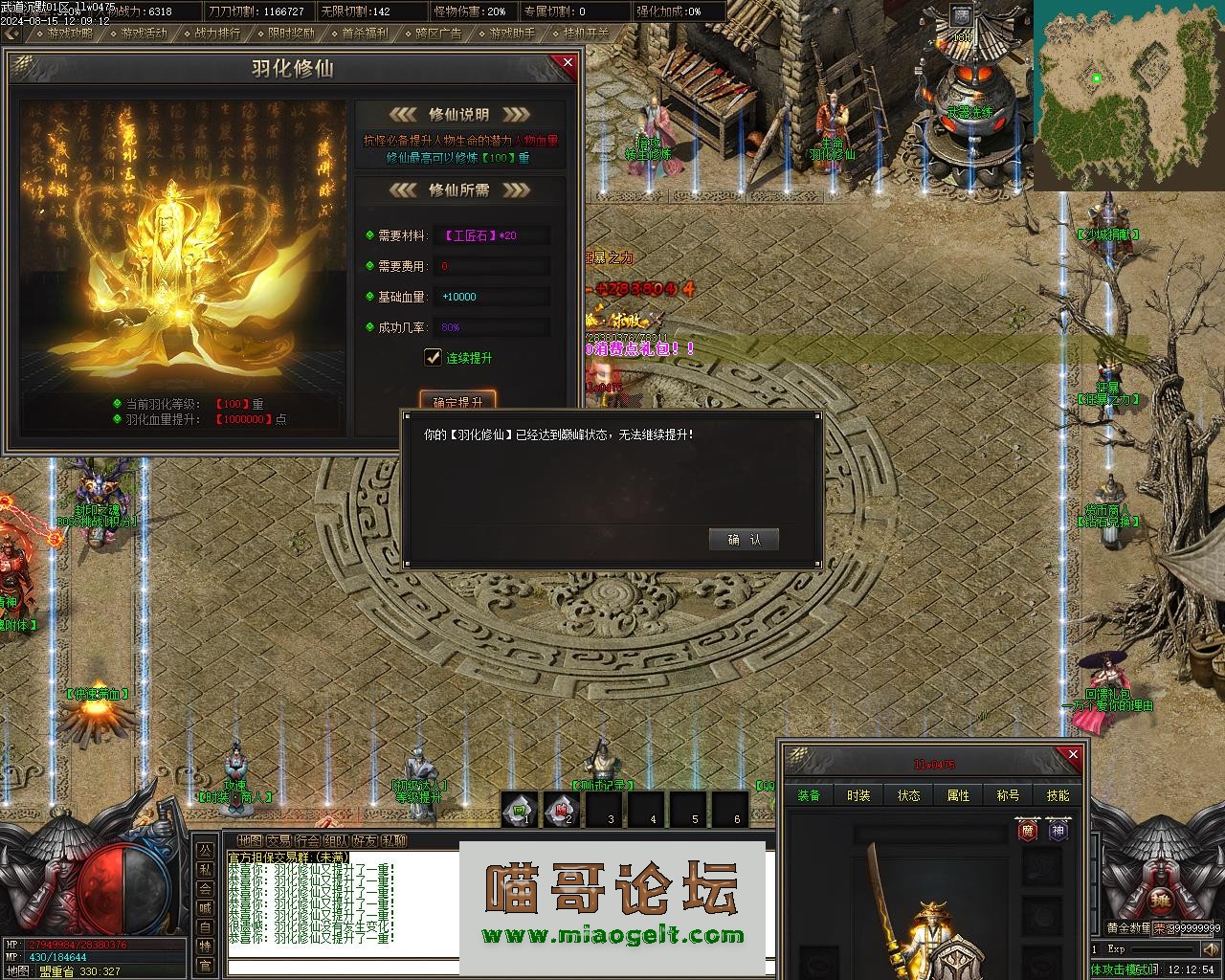
Task: Click the red 魔 badge icon
Action: [1028, 831]
